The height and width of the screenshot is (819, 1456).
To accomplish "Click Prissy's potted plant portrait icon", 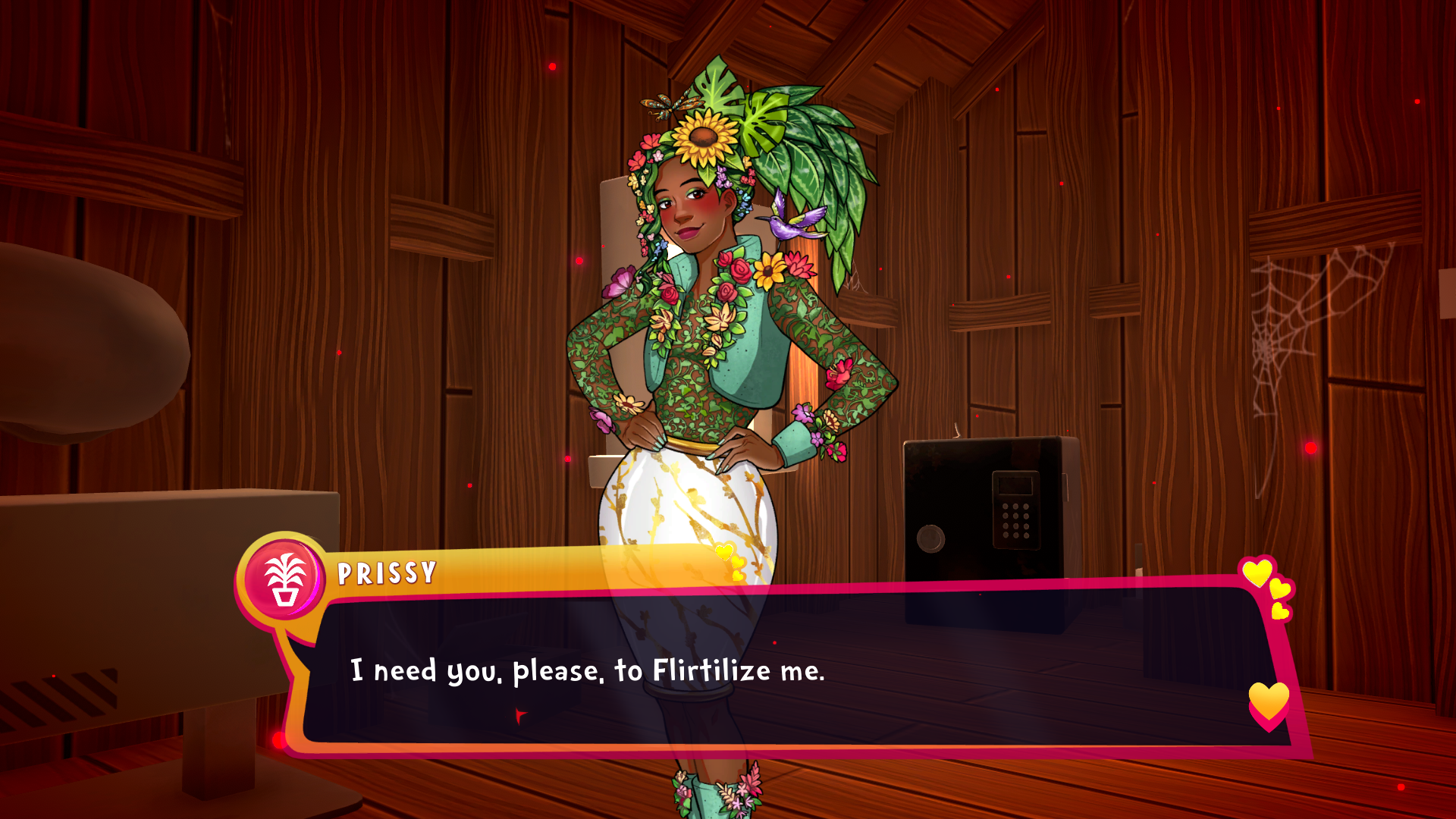I will (x=284, y=578).
